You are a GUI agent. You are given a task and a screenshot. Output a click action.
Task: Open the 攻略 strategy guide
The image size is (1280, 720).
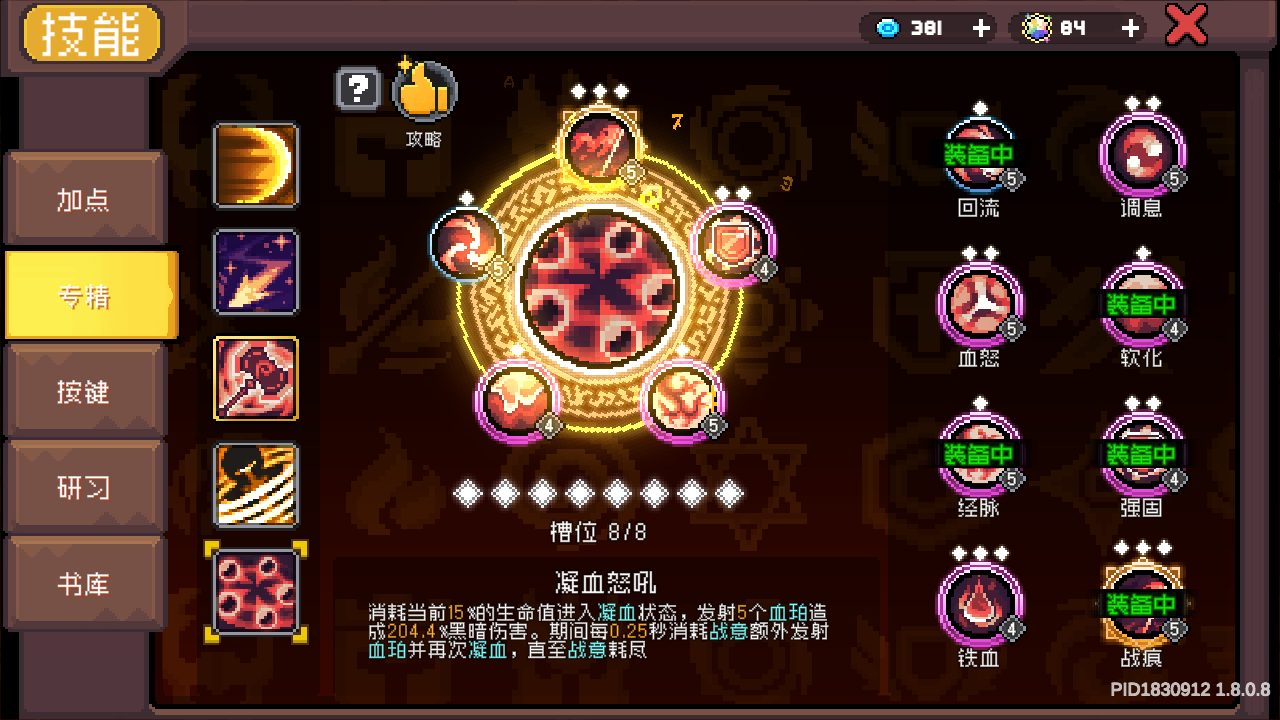[x=424, y=91]
